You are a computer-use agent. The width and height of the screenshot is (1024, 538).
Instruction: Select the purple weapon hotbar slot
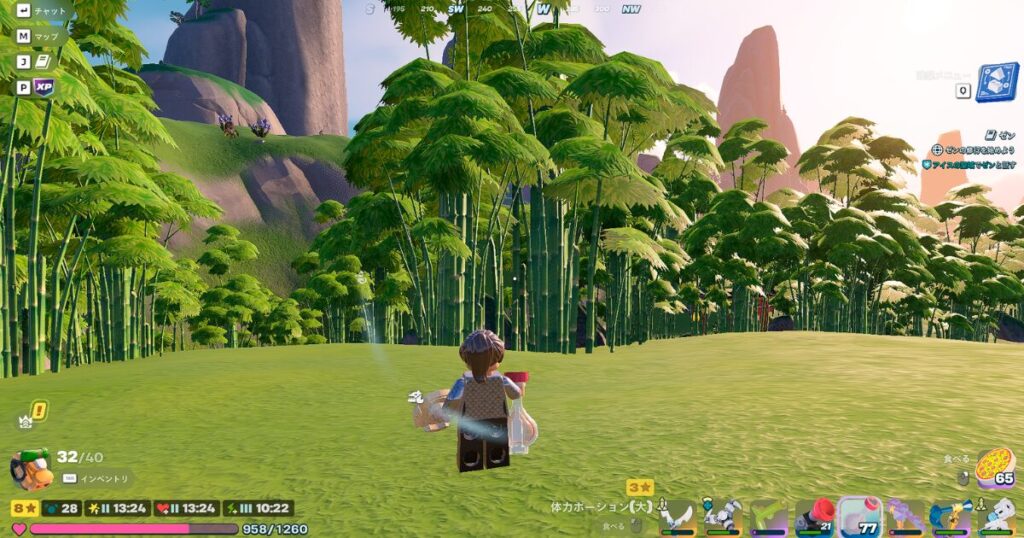tap(904, 515)
